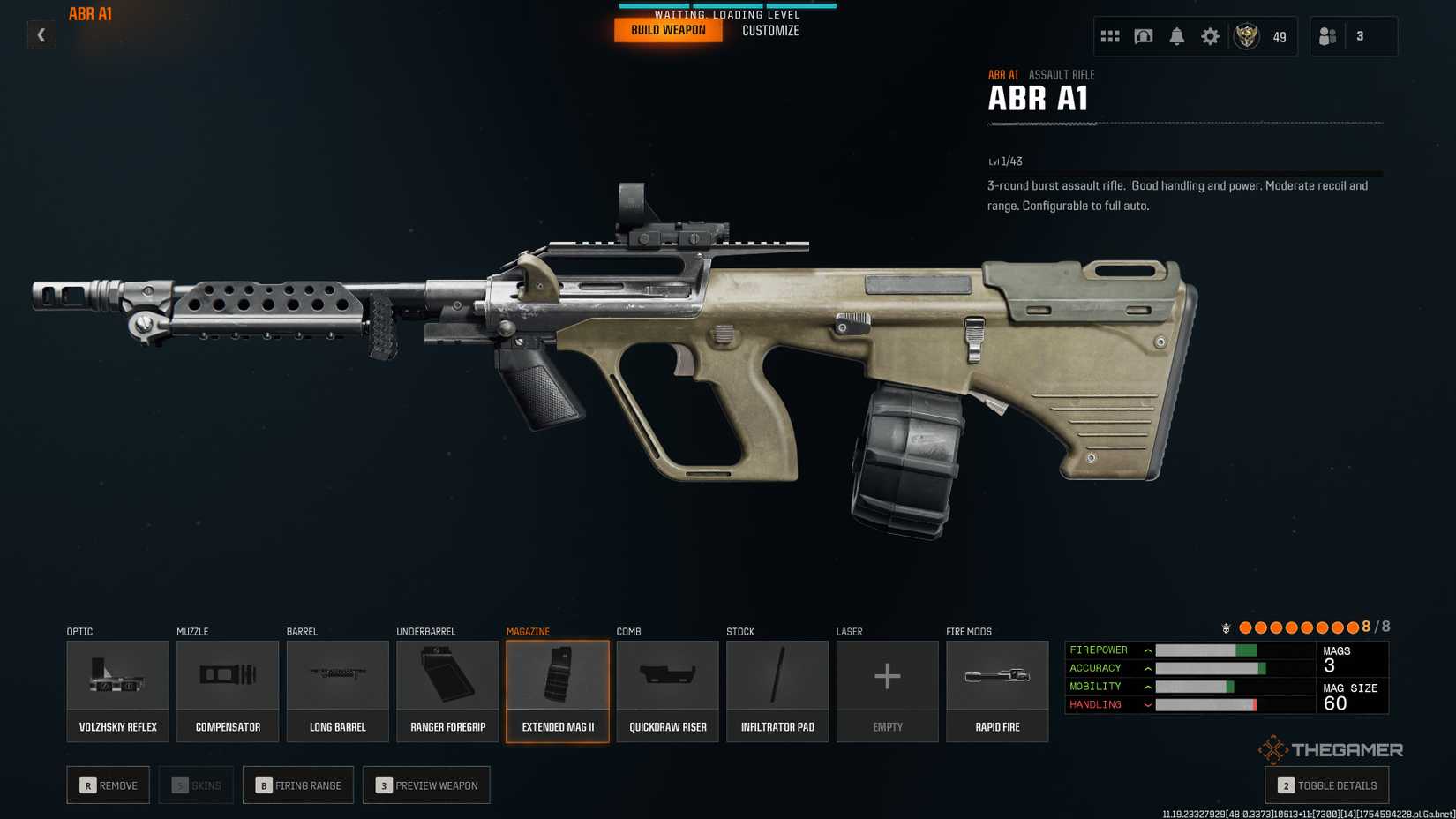Screen dimensions: 1456x819
Task: Add an attachment to the empty laser slot
Action: (887, 691)
